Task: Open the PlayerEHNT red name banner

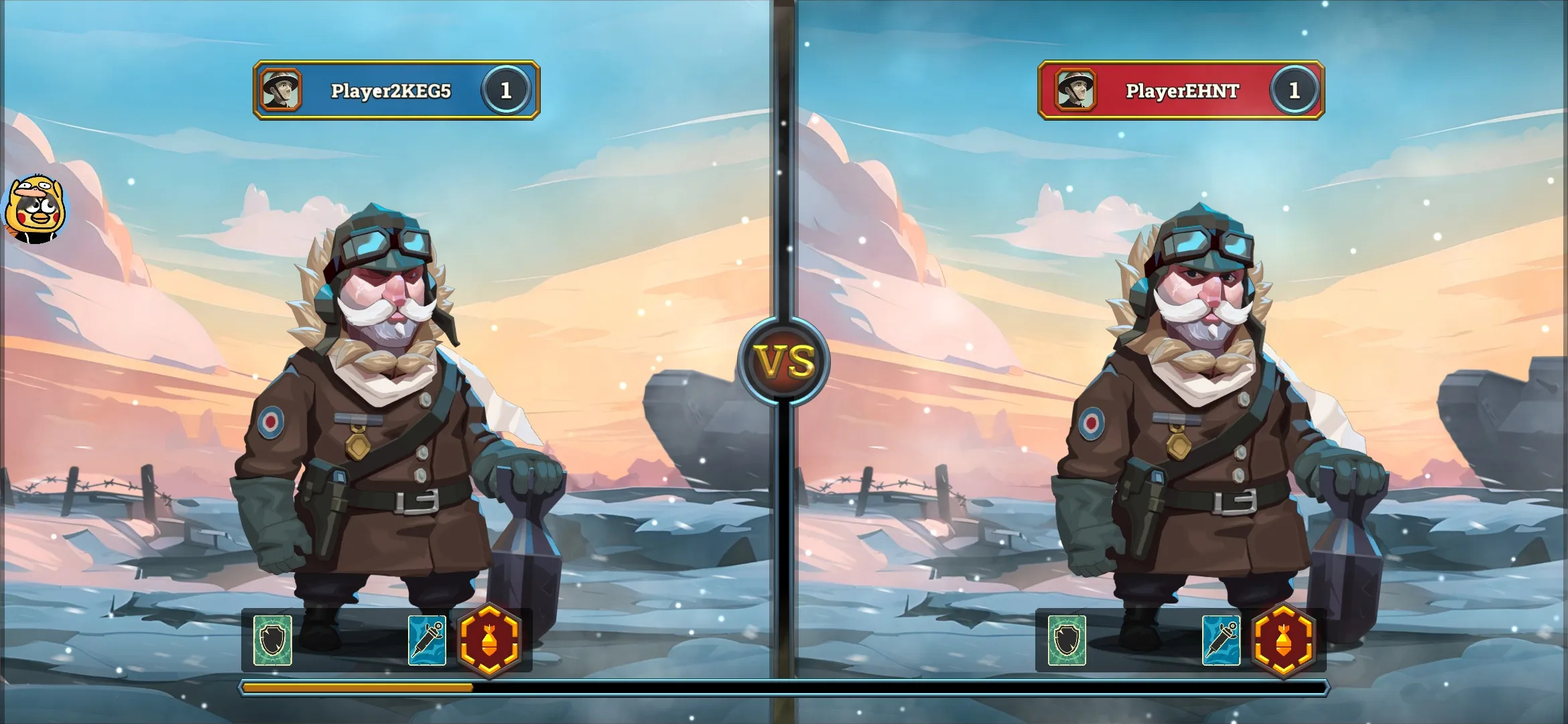Action: (x=1182, y=90)
